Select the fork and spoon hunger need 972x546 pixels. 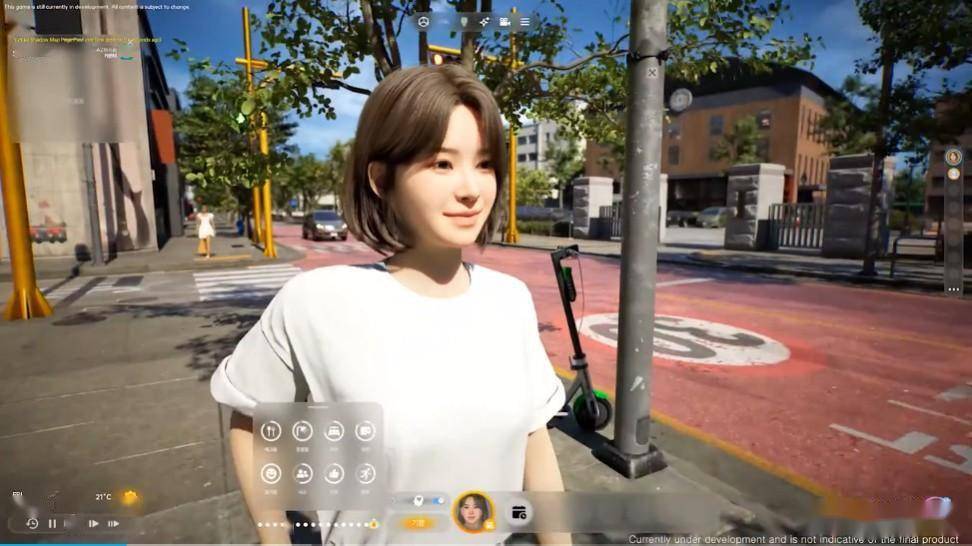point(271,431)
